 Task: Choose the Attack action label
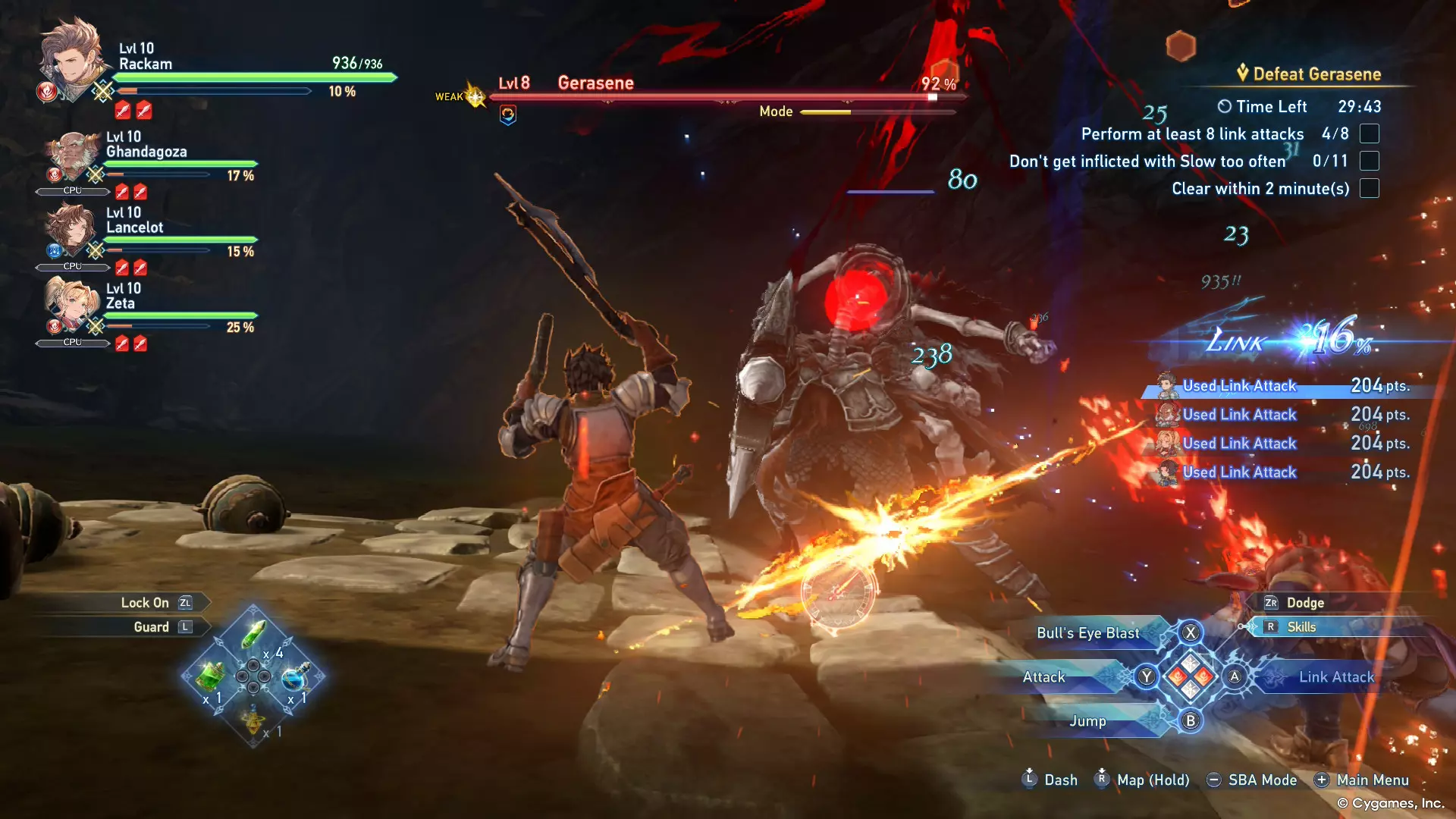click(1043, 677)
